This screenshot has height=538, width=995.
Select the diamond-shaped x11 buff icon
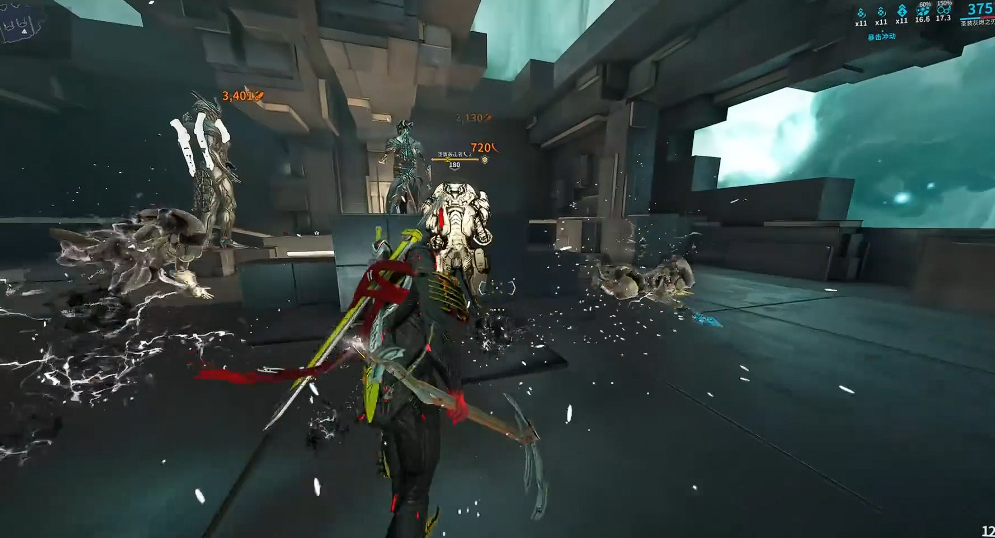[902, 10]
